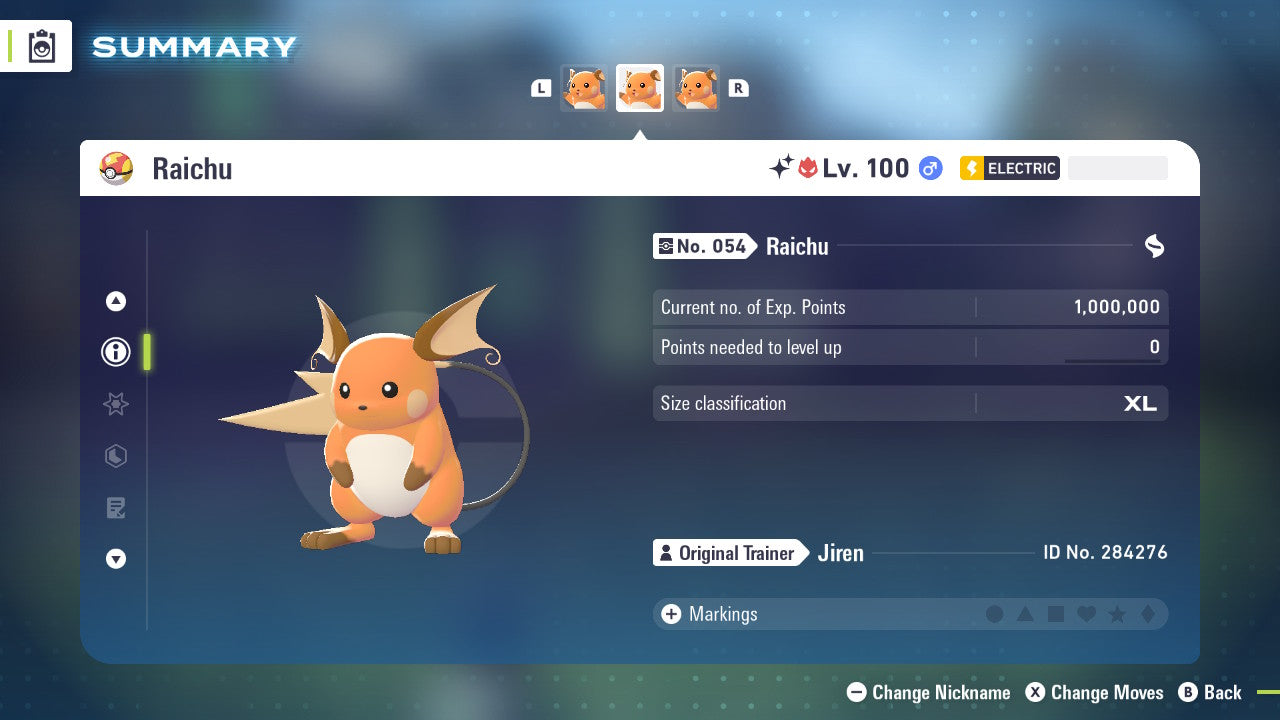This screenshot has height=720, width=1280.
Task: Switch to the previous Pokémon with the L tab
Action: click(541, 88)
